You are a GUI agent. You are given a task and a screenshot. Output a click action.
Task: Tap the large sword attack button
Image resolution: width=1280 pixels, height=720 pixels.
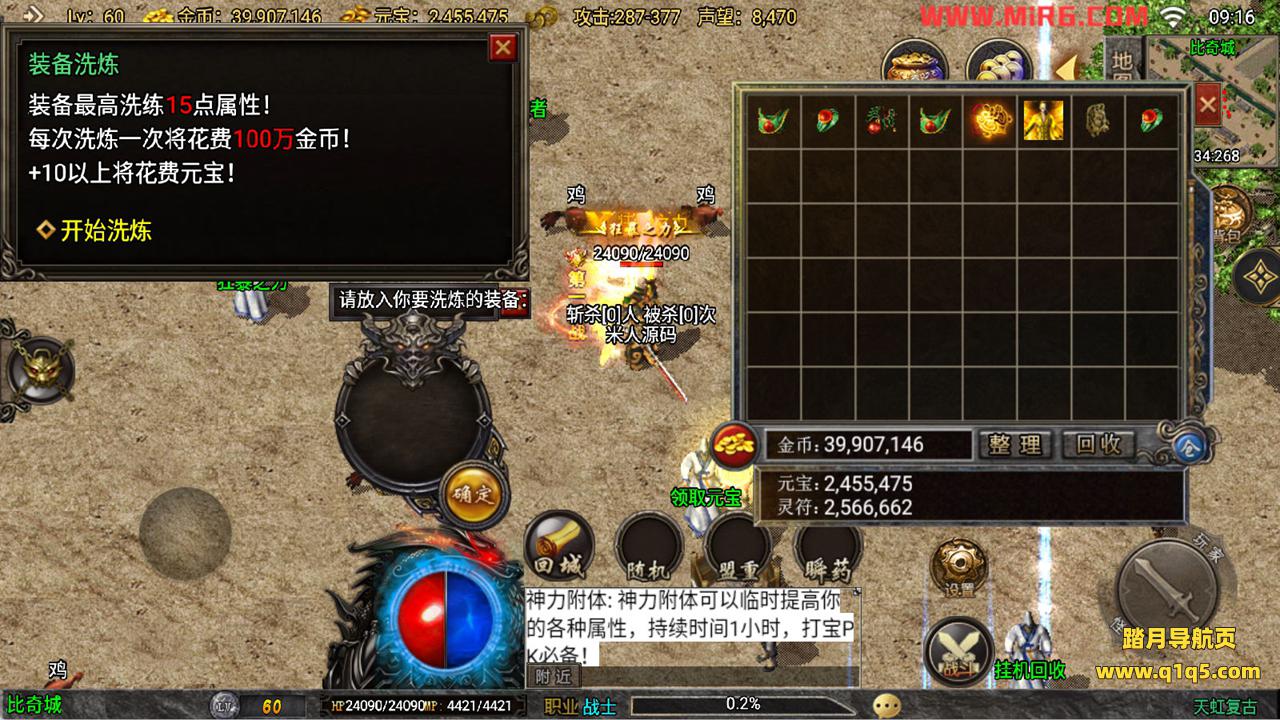[x=1165, y=589]
